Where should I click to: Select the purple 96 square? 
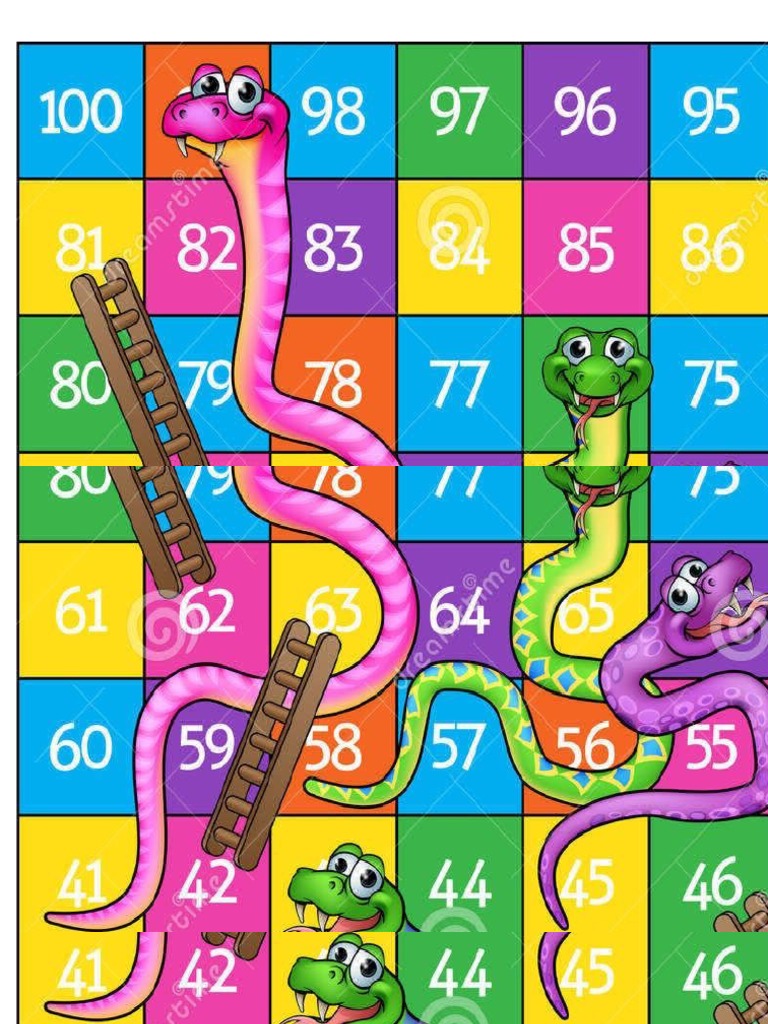[x=586, y=112]
